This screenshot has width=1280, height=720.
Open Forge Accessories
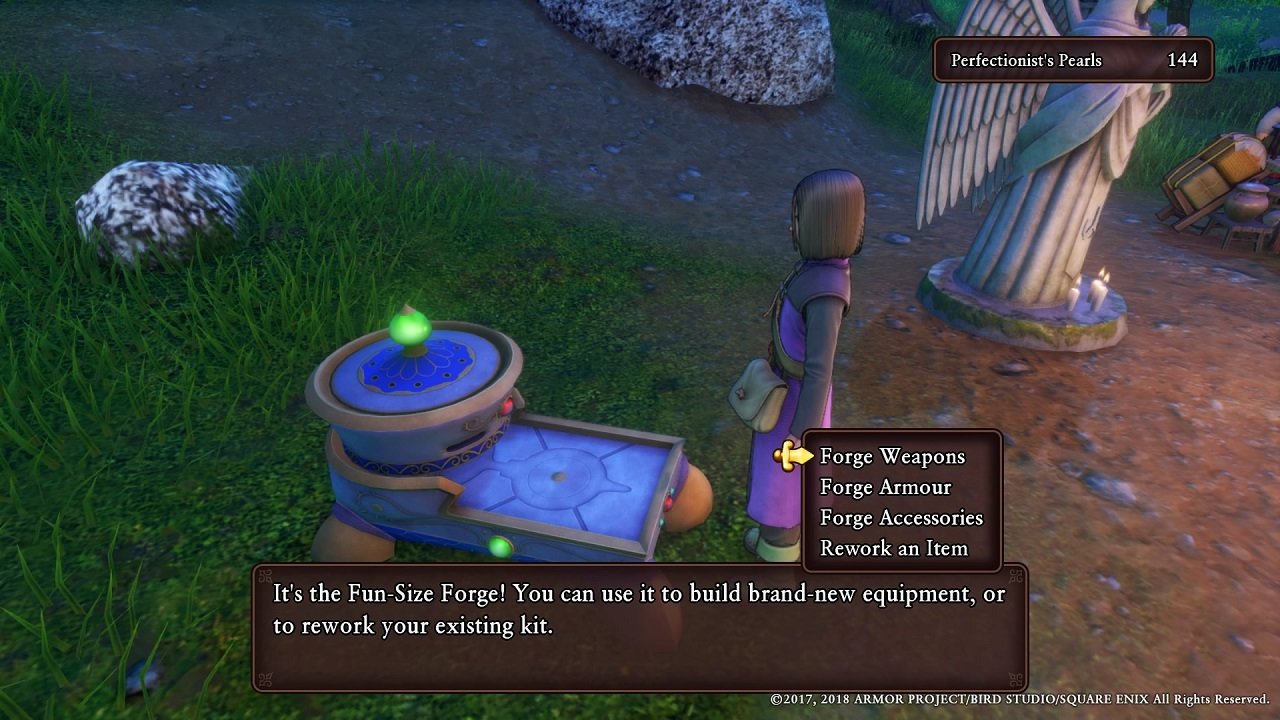(x=901, y=518)
